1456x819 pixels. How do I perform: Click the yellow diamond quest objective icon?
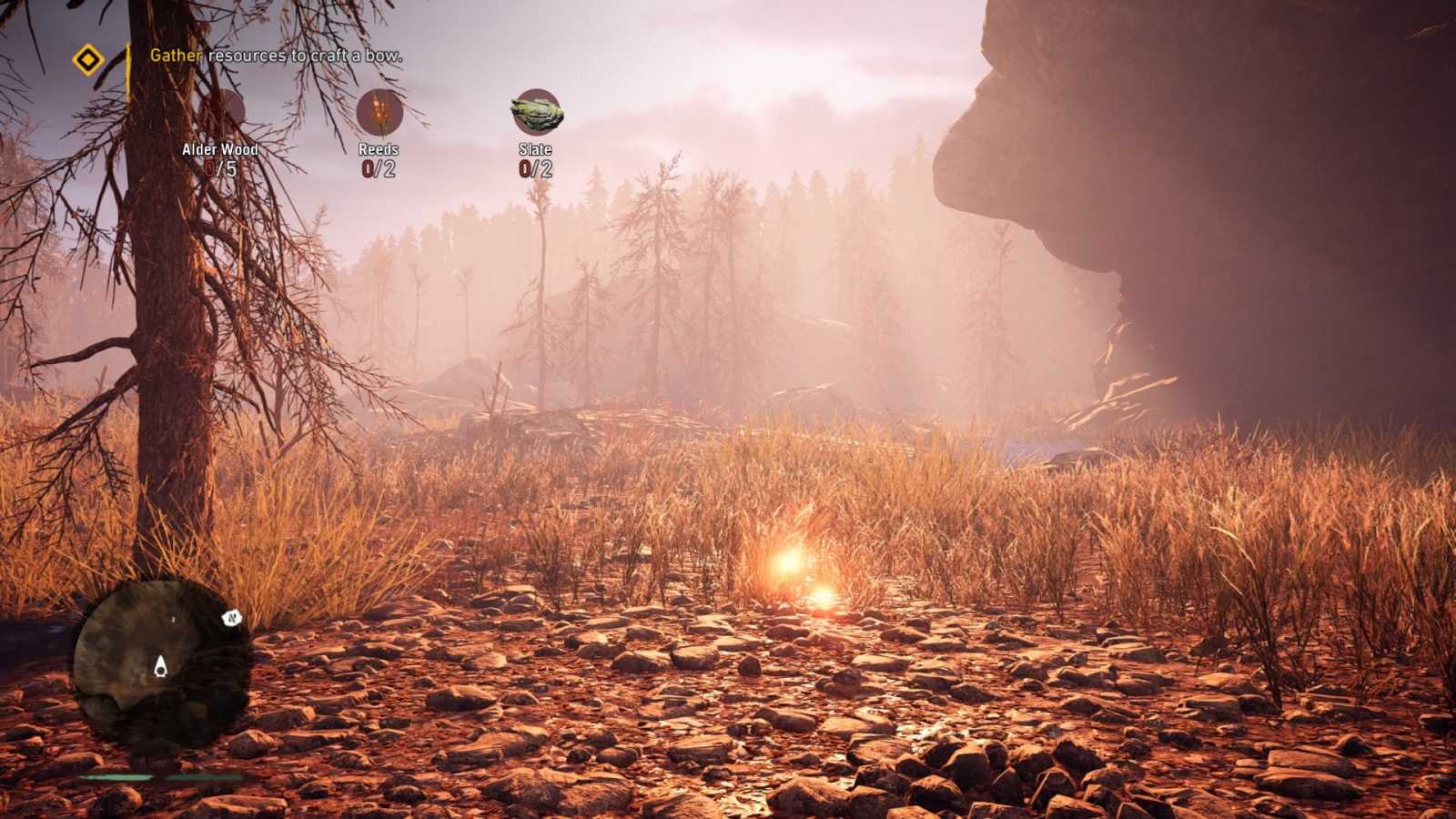click(x=88, y=60)
